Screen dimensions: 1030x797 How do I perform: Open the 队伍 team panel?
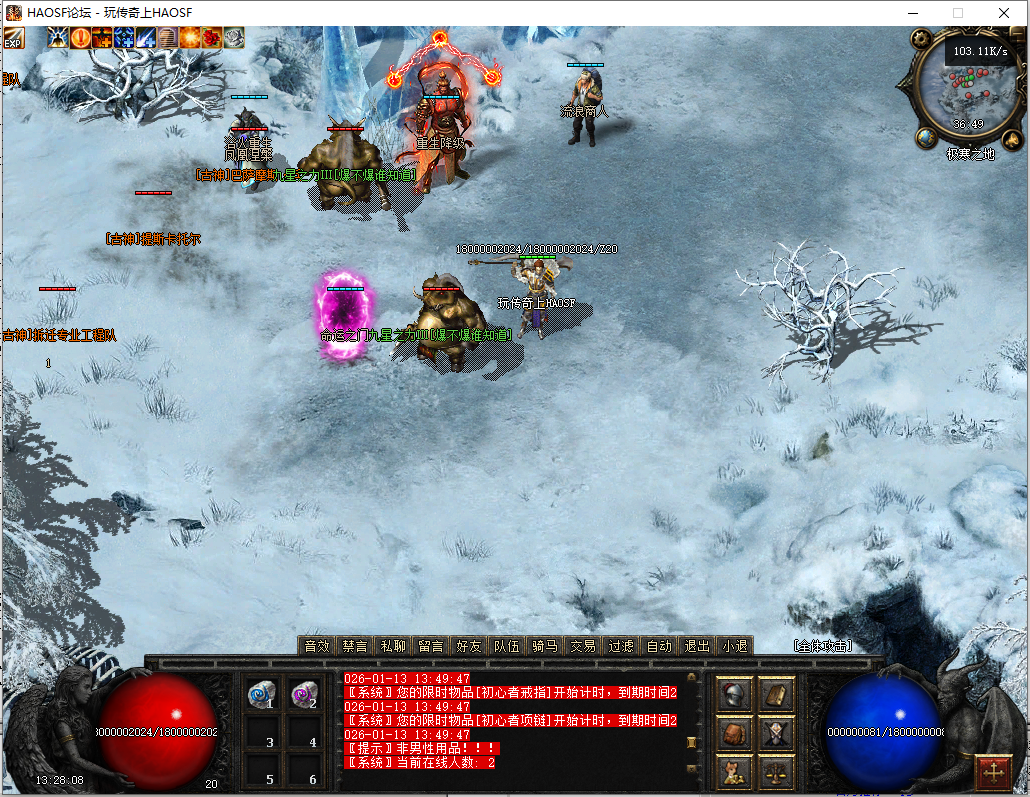(506, 646)
